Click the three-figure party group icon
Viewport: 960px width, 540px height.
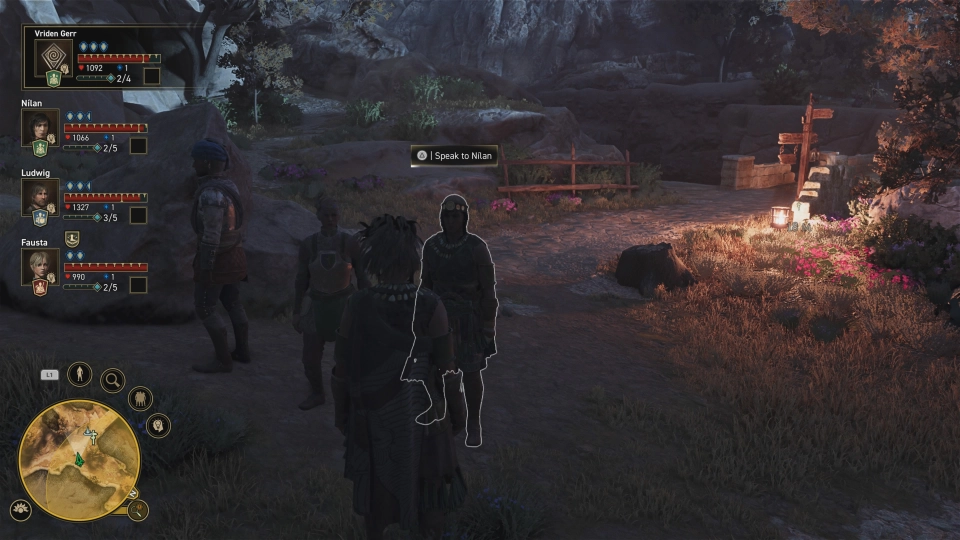(140, 398)
